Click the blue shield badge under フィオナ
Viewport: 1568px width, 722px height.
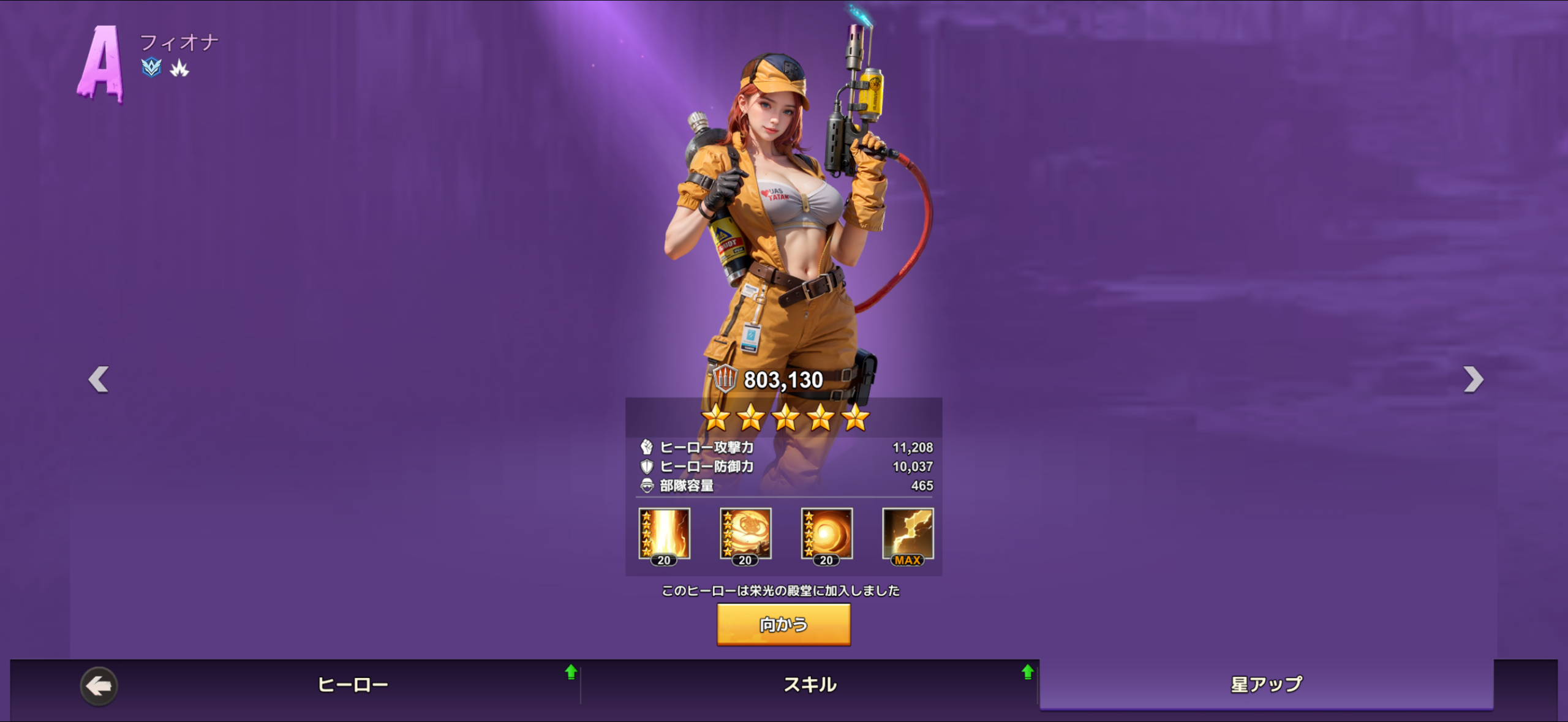point(151,67)
